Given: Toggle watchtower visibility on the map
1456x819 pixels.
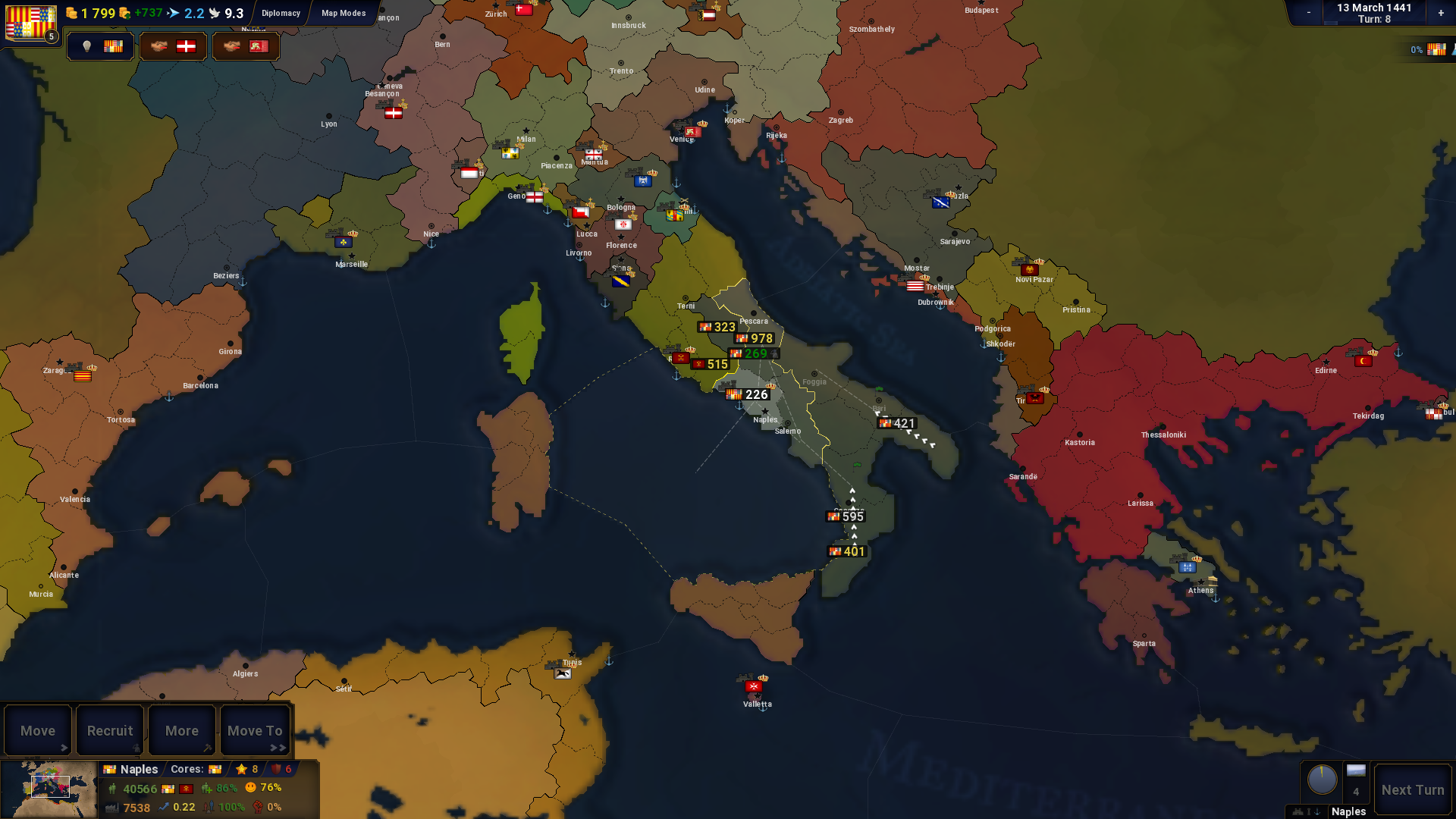Looking at the screenshot, I should click(1309, 811).
